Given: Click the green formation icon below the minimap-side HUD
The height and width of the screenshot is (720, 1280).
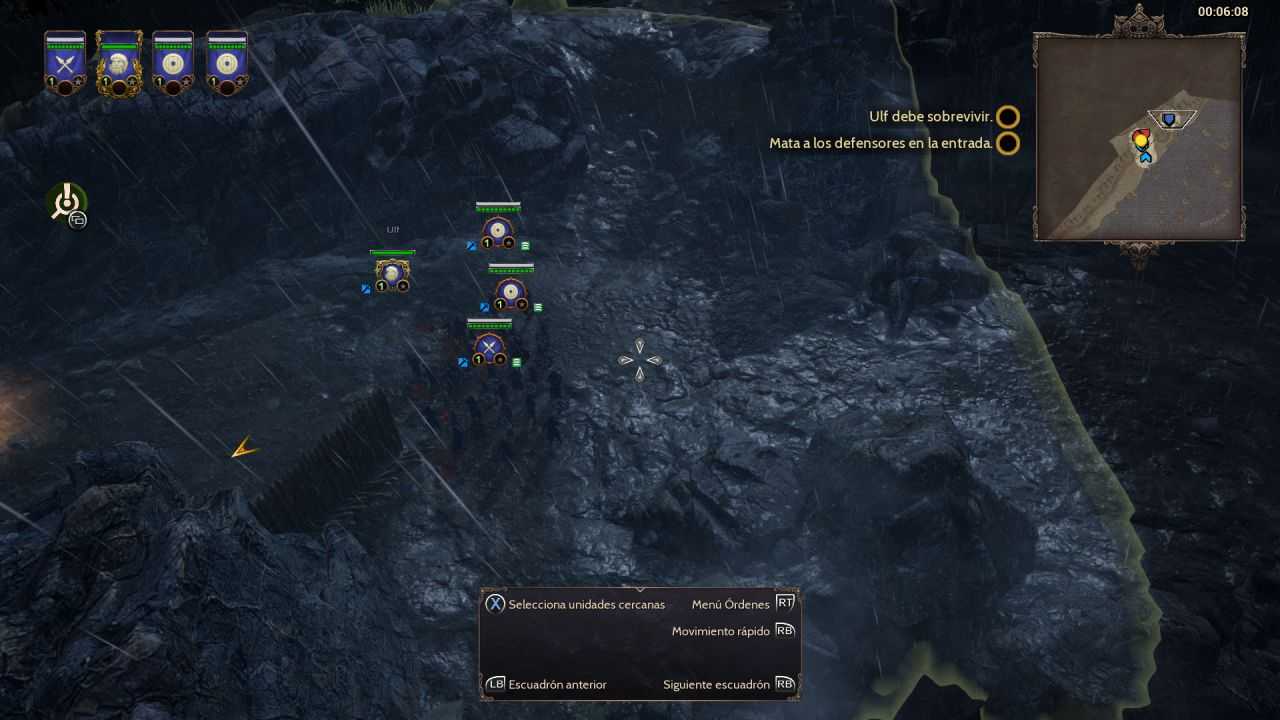Looking at the screenshot, I should (x=67, y=202).
